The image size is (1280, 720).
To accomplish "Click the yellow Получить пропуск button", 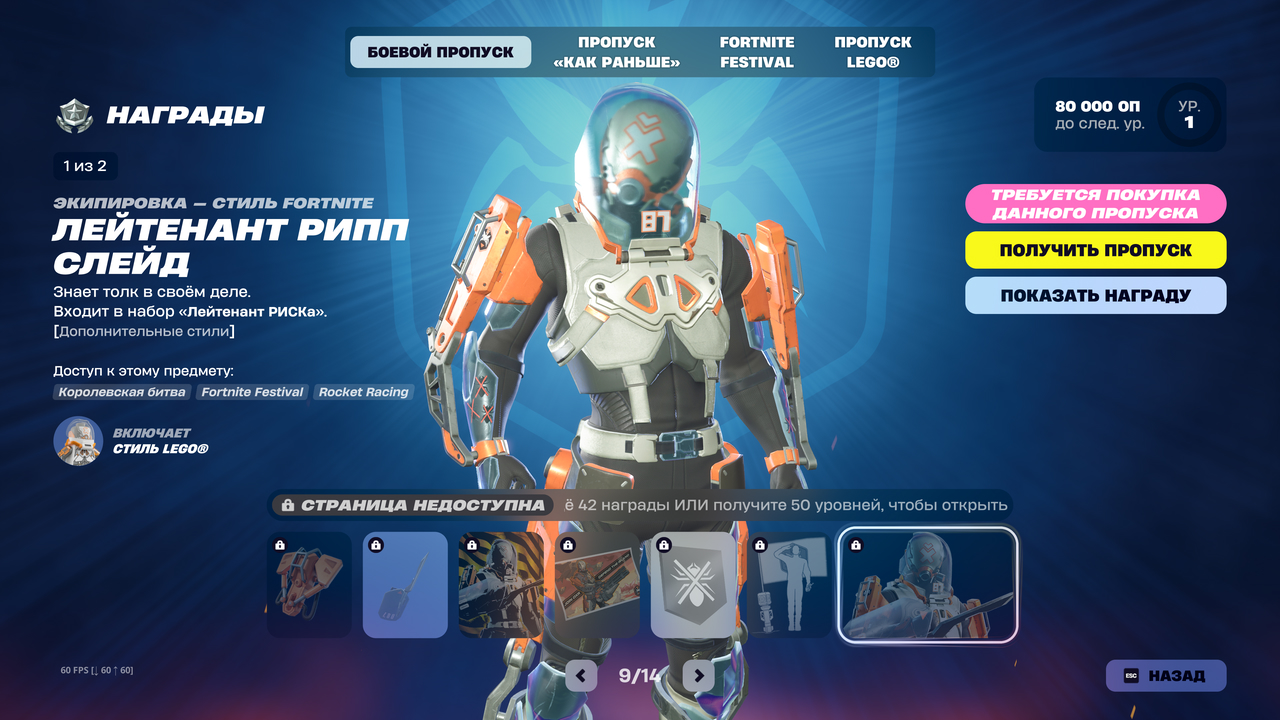I will 1095,250.
